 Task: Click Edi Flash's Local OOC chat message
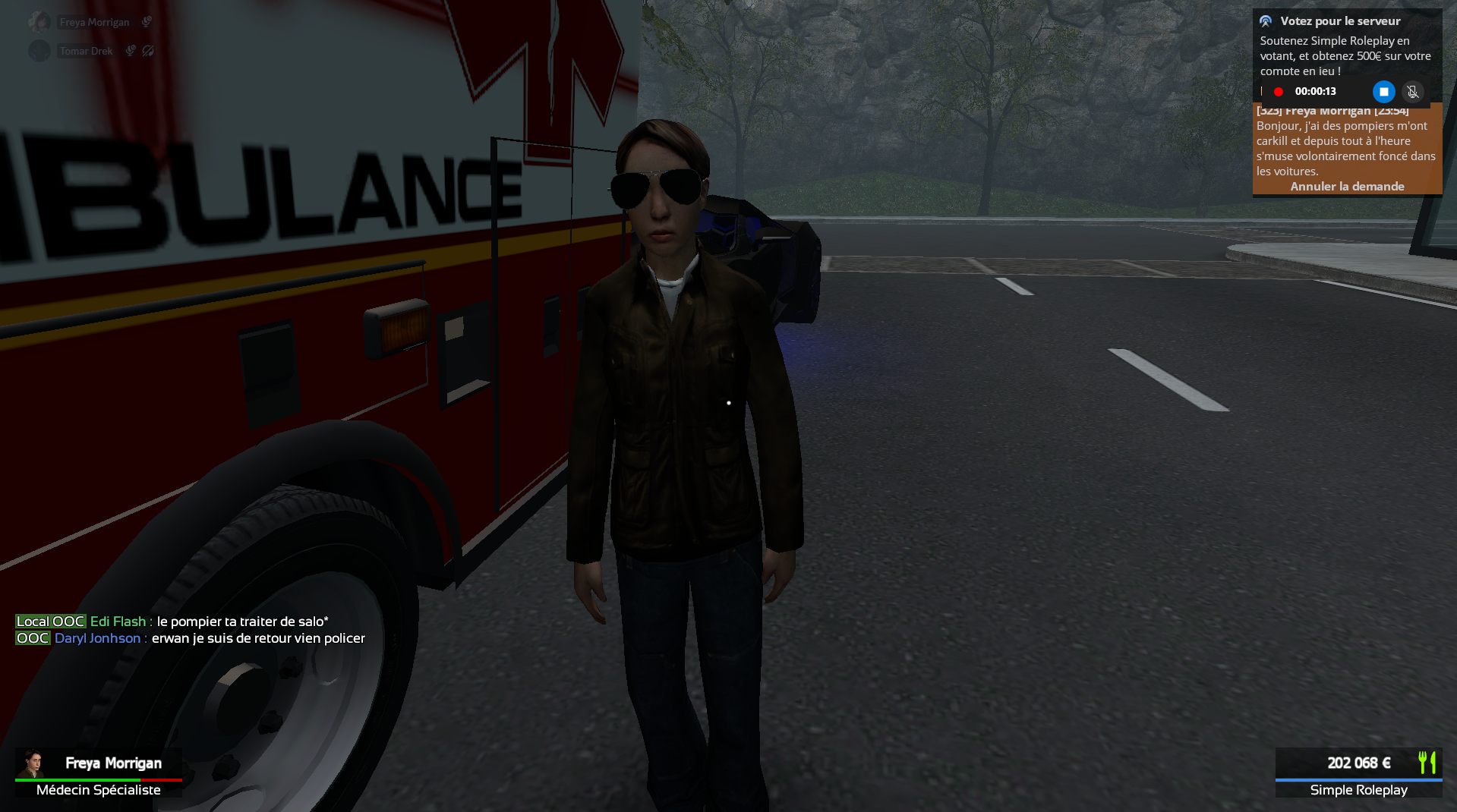coord(242,622)
